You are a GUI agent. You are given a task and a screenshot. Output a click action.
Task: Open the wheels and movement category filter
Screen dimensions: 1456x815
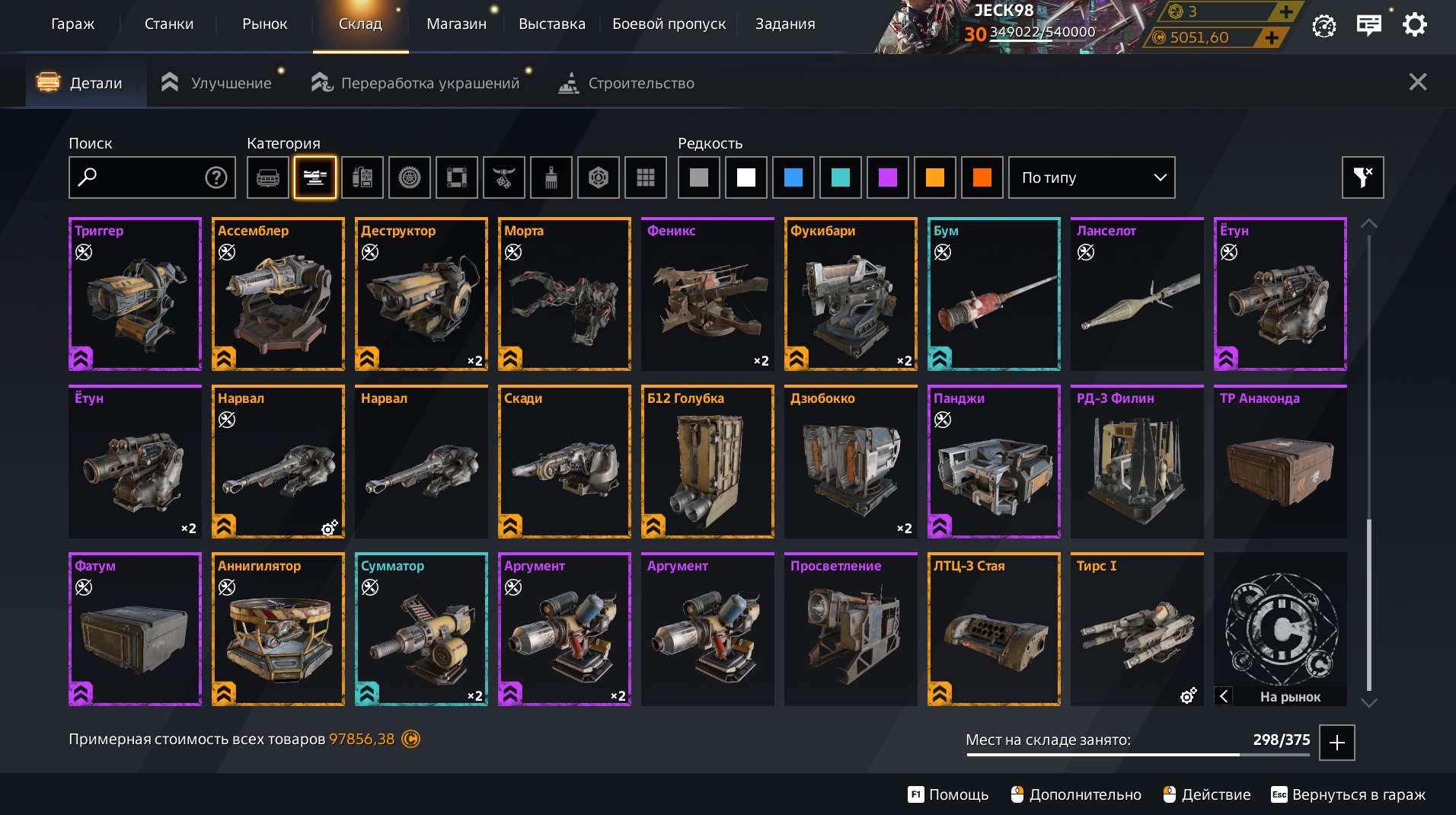click(410, 177)
